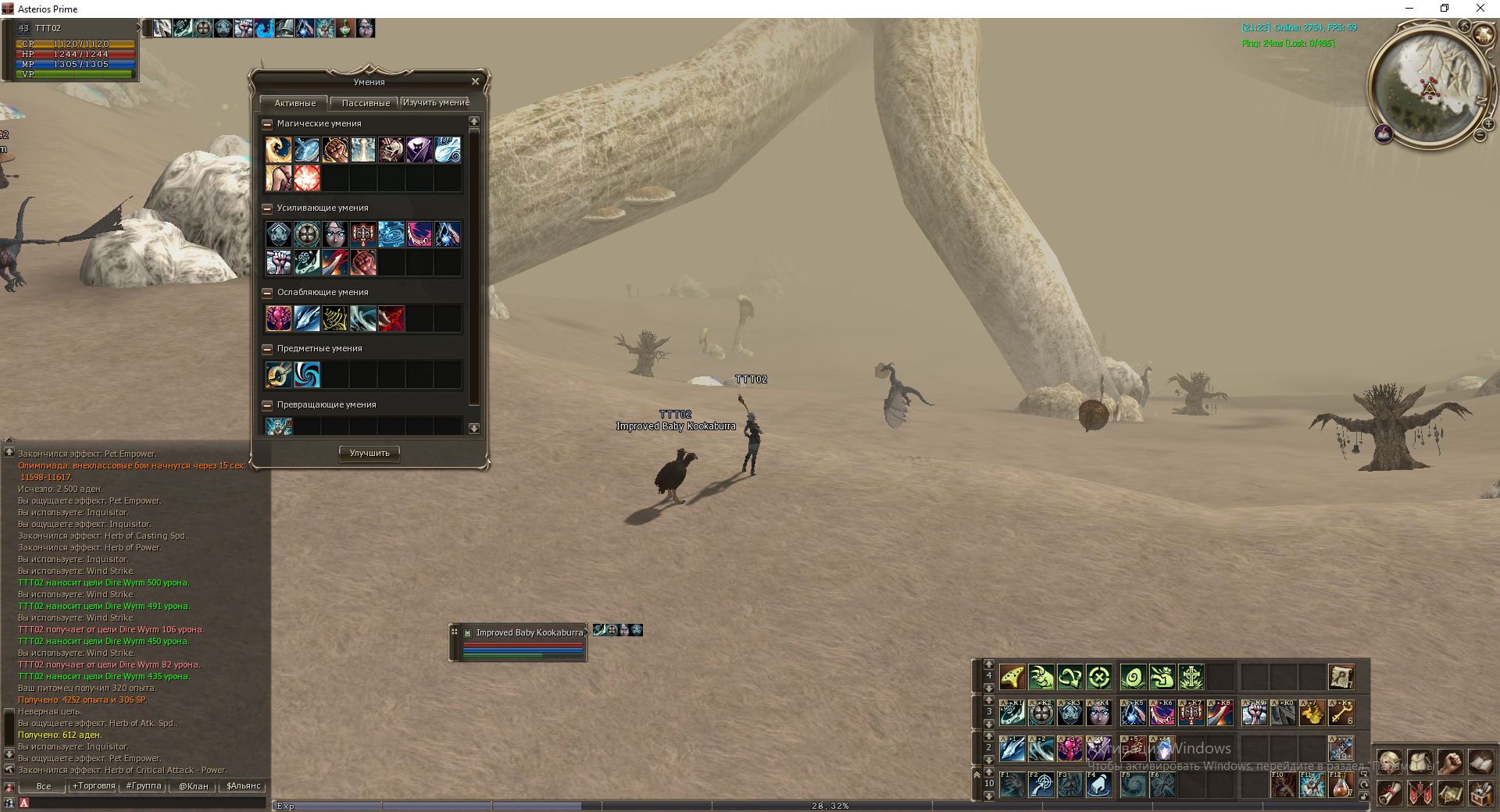Use the yellow ocarina hotbar item

click(1012, 677)
